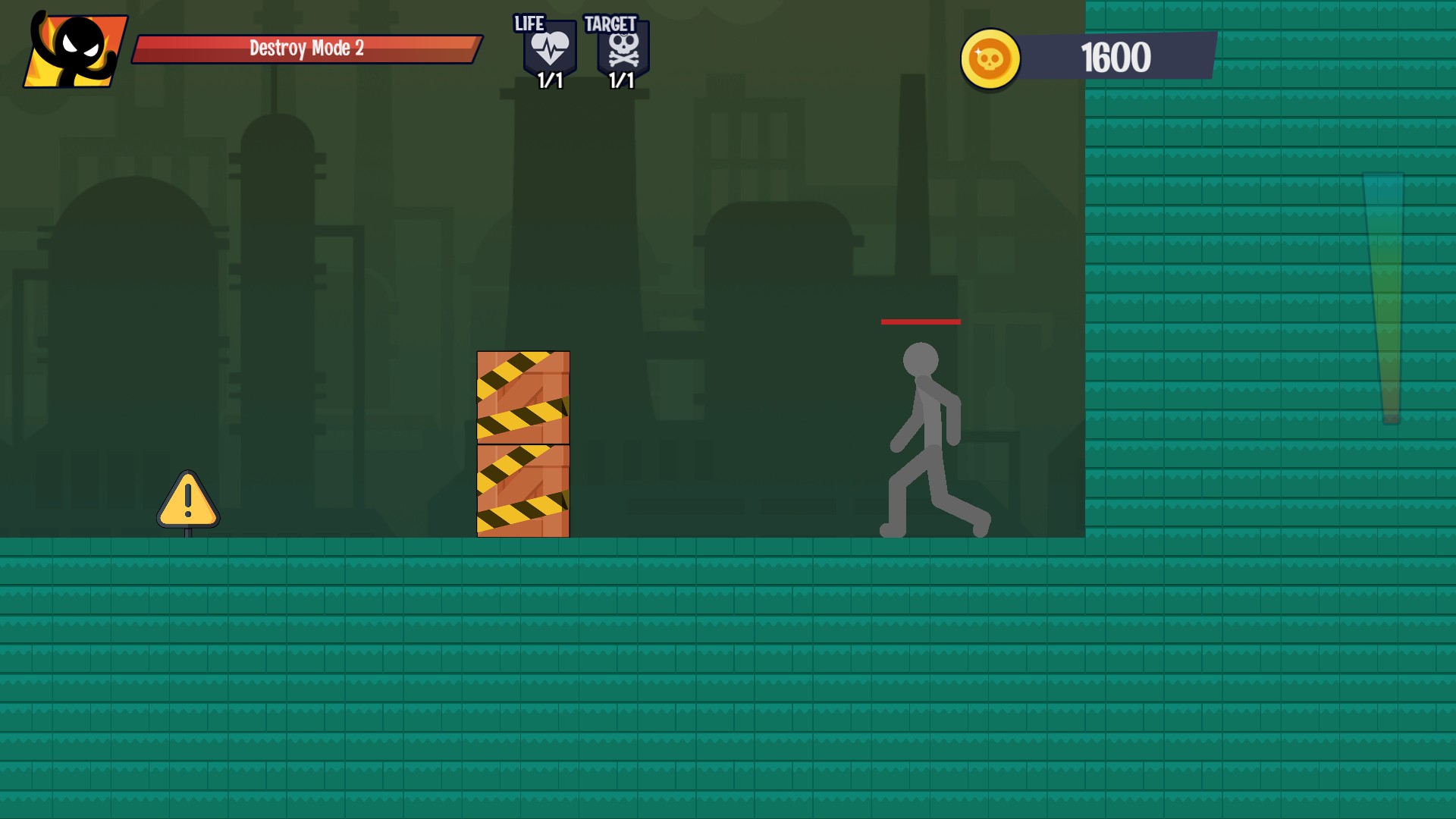
Task: Select the Life heart badge
Action: point(549,50)
